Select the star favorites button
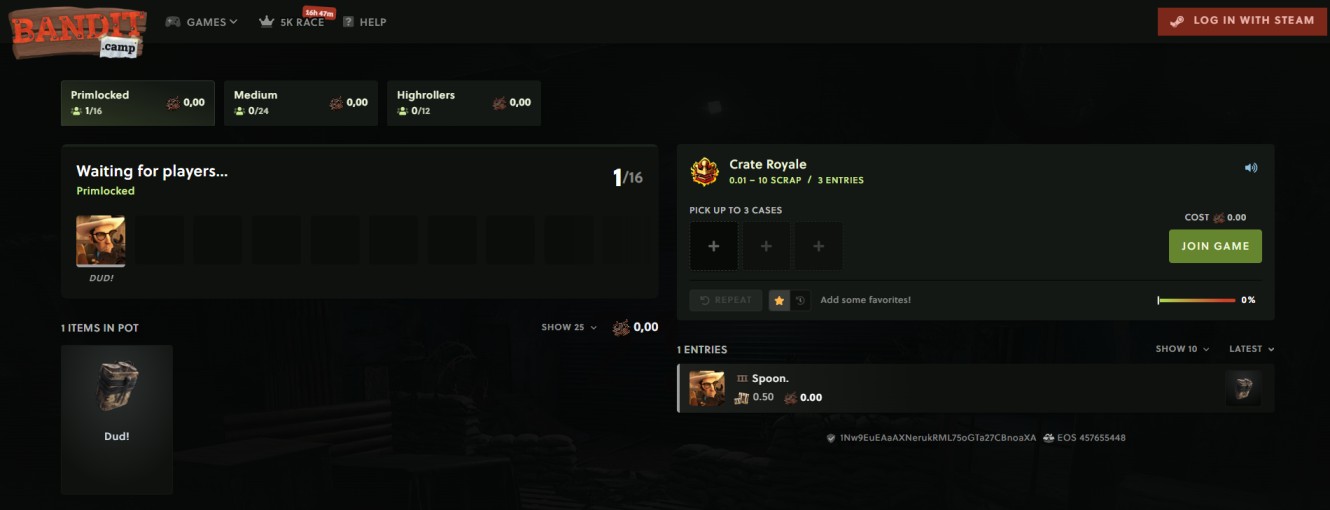Screen dimensions: 1330x510 click(x=779, y=300)
